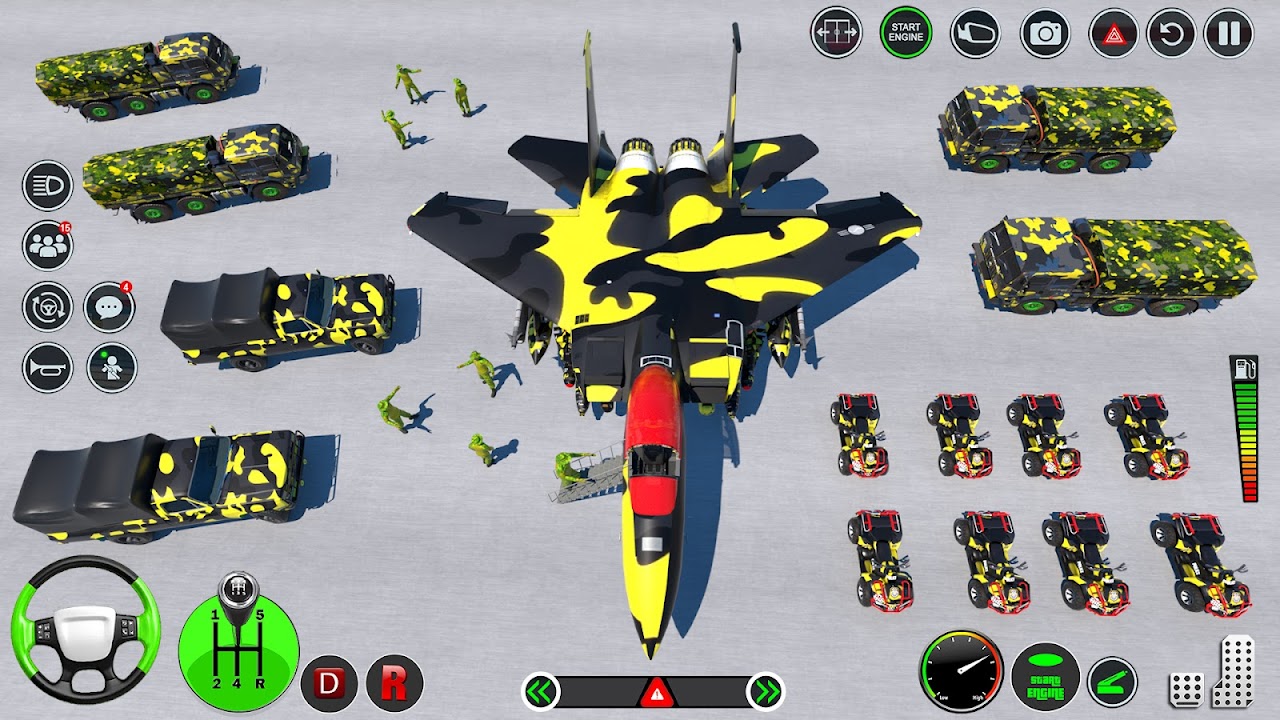Screen dimensions: 1280x720
Task: Open the door control button
Action: pyautogui.click(x=836, y=33)
